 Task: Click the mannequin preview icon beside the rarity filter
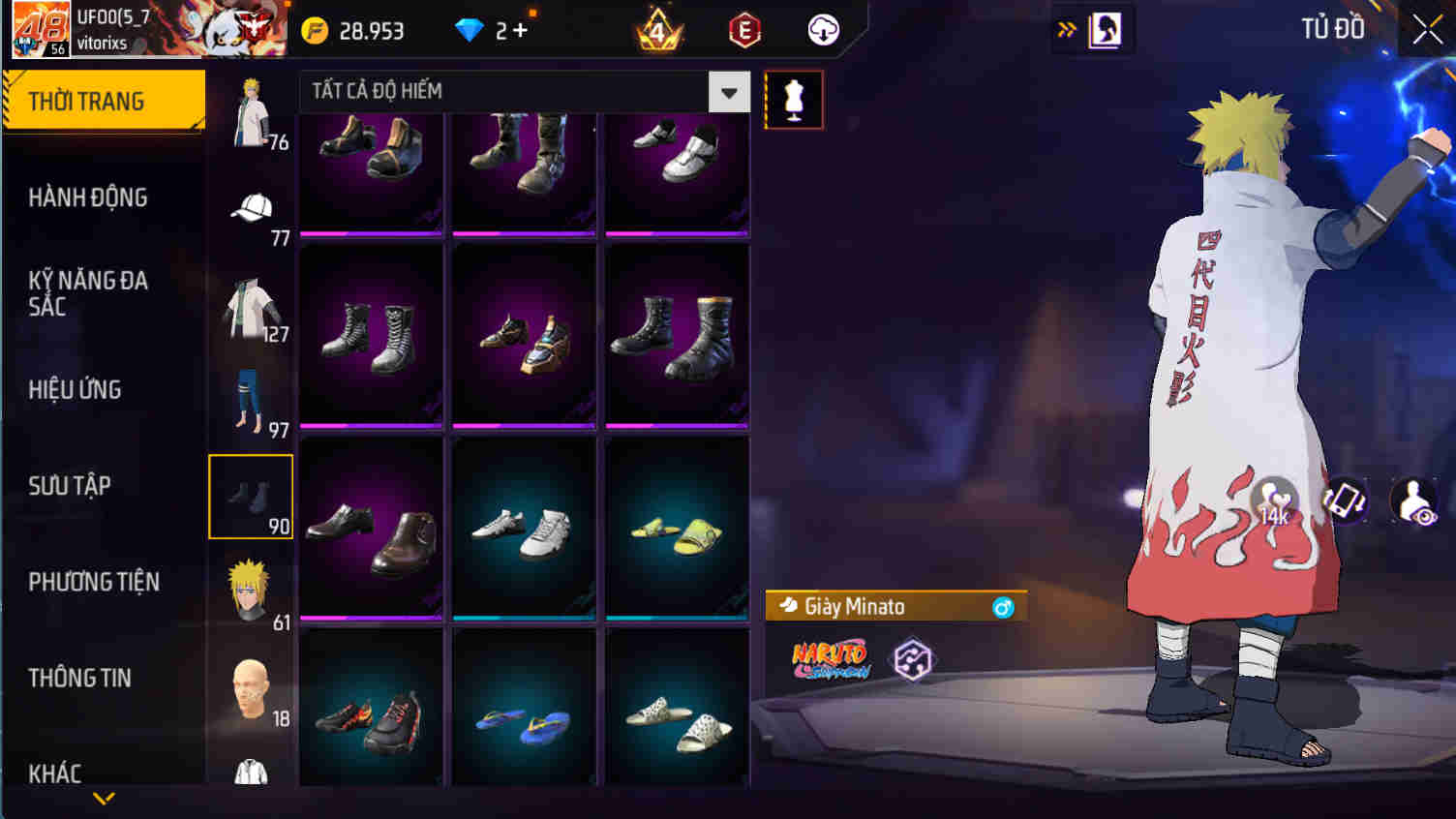[x=794, y=99]
